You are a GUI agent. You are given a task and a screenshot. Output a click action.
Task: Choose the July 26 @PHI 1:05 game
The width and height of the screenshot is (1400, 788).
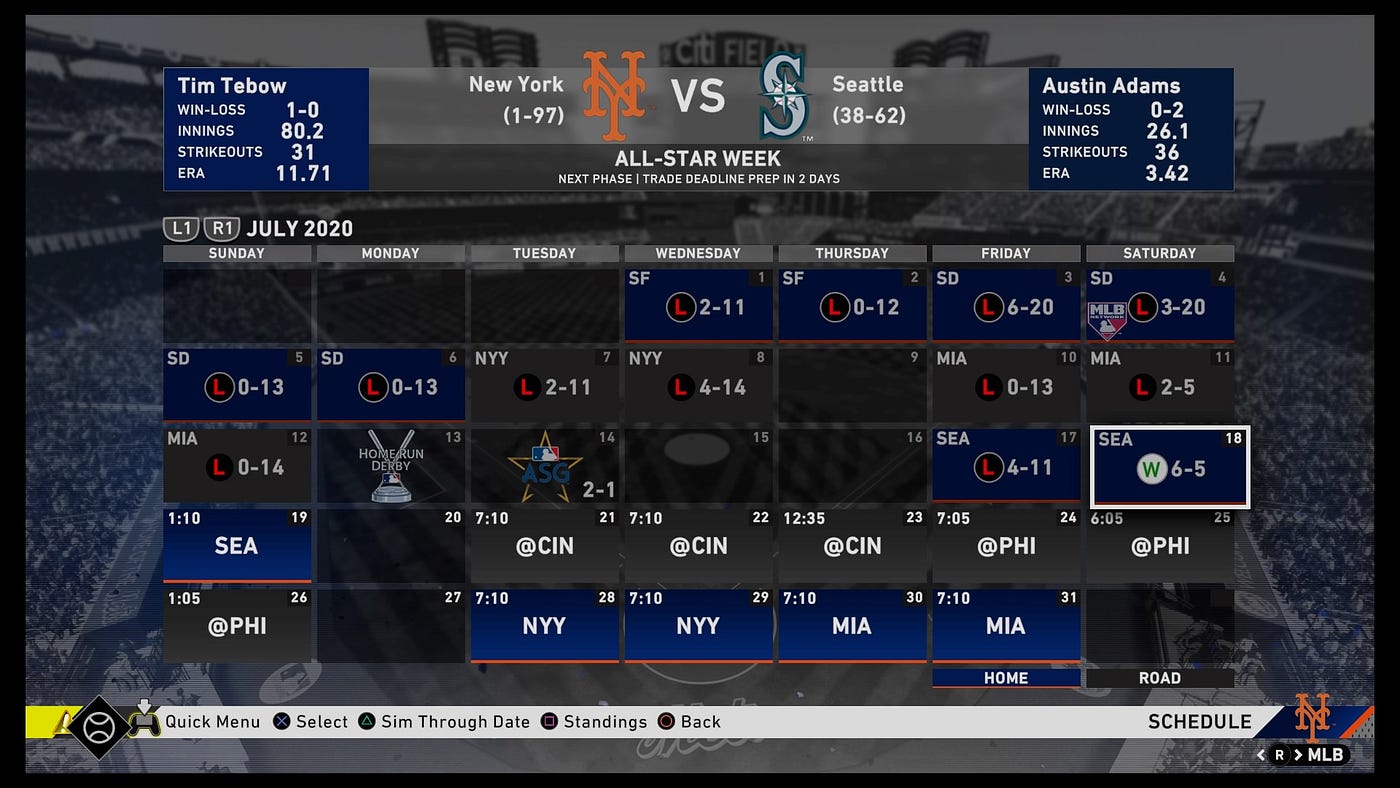click(237, 625)
